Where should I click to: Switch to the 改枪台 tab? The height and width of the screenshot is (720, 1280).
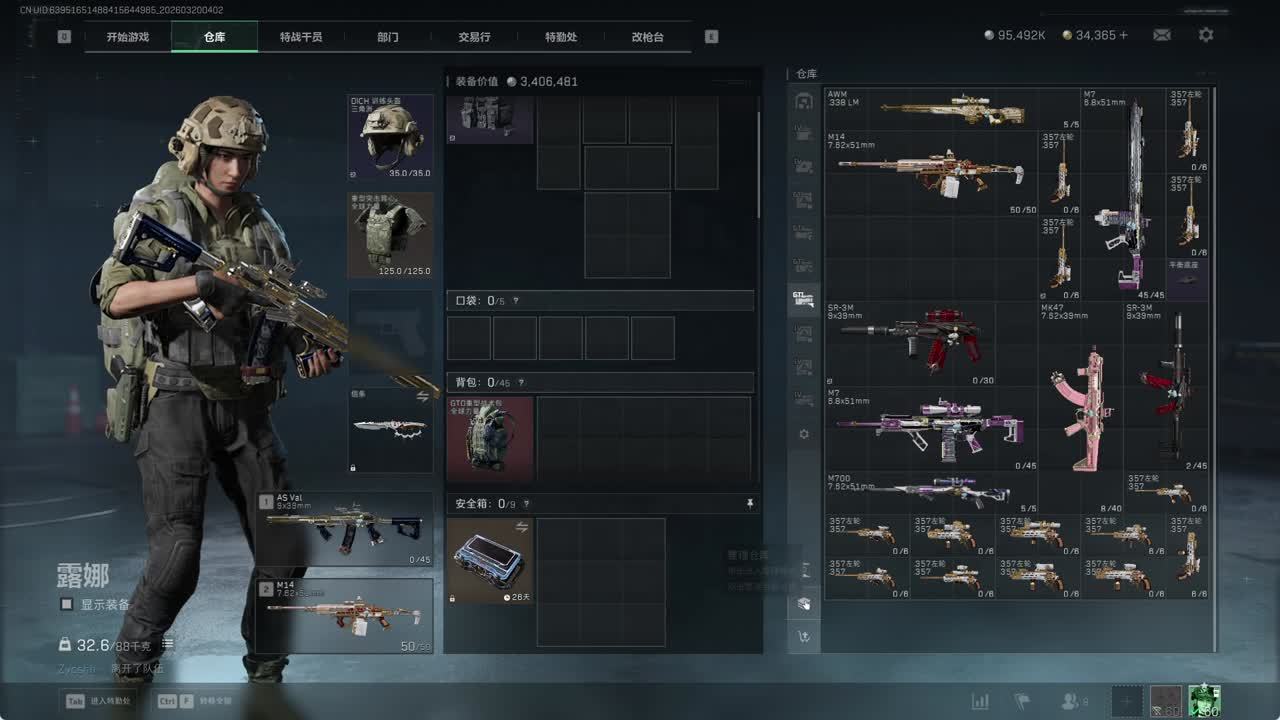point(647,37)
